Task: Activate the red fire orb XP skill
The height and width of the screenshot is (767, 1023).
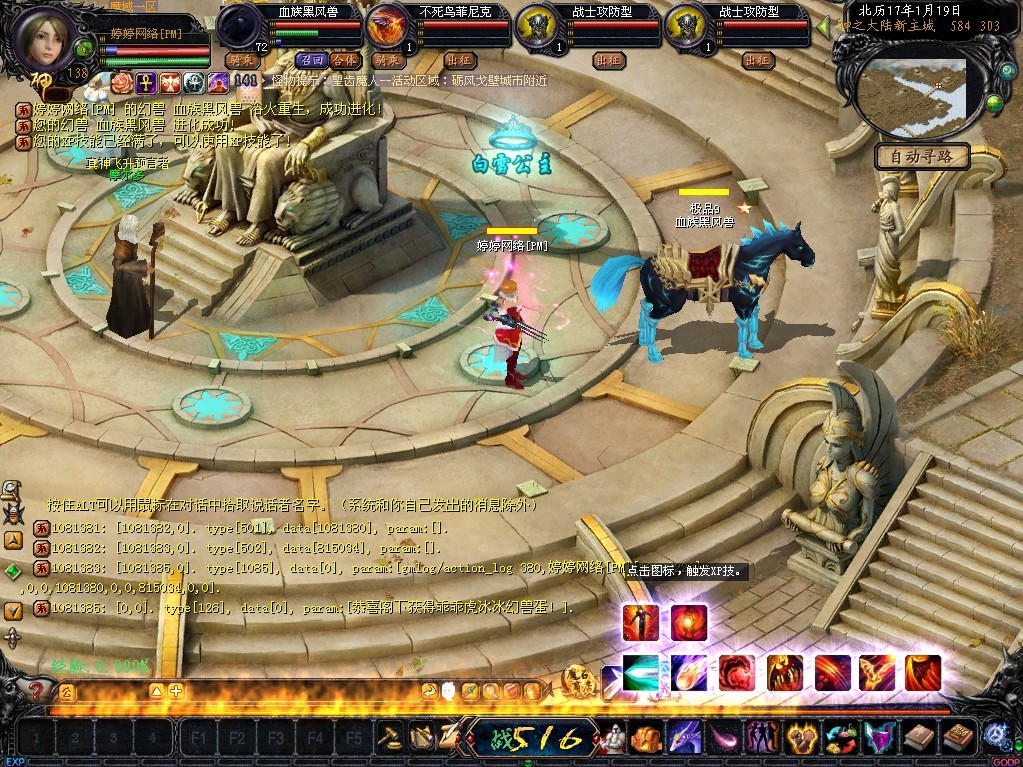Action: point(688,622)
